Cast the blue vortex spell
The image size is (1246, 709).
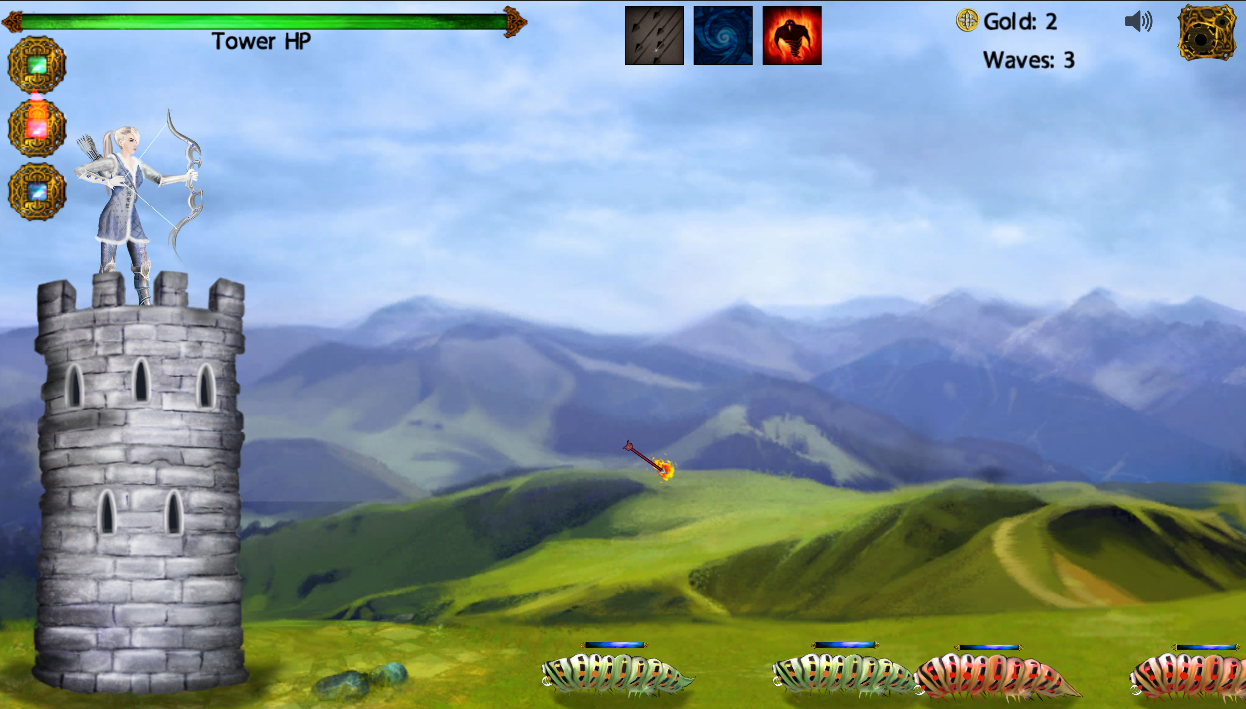pos(723,36)
